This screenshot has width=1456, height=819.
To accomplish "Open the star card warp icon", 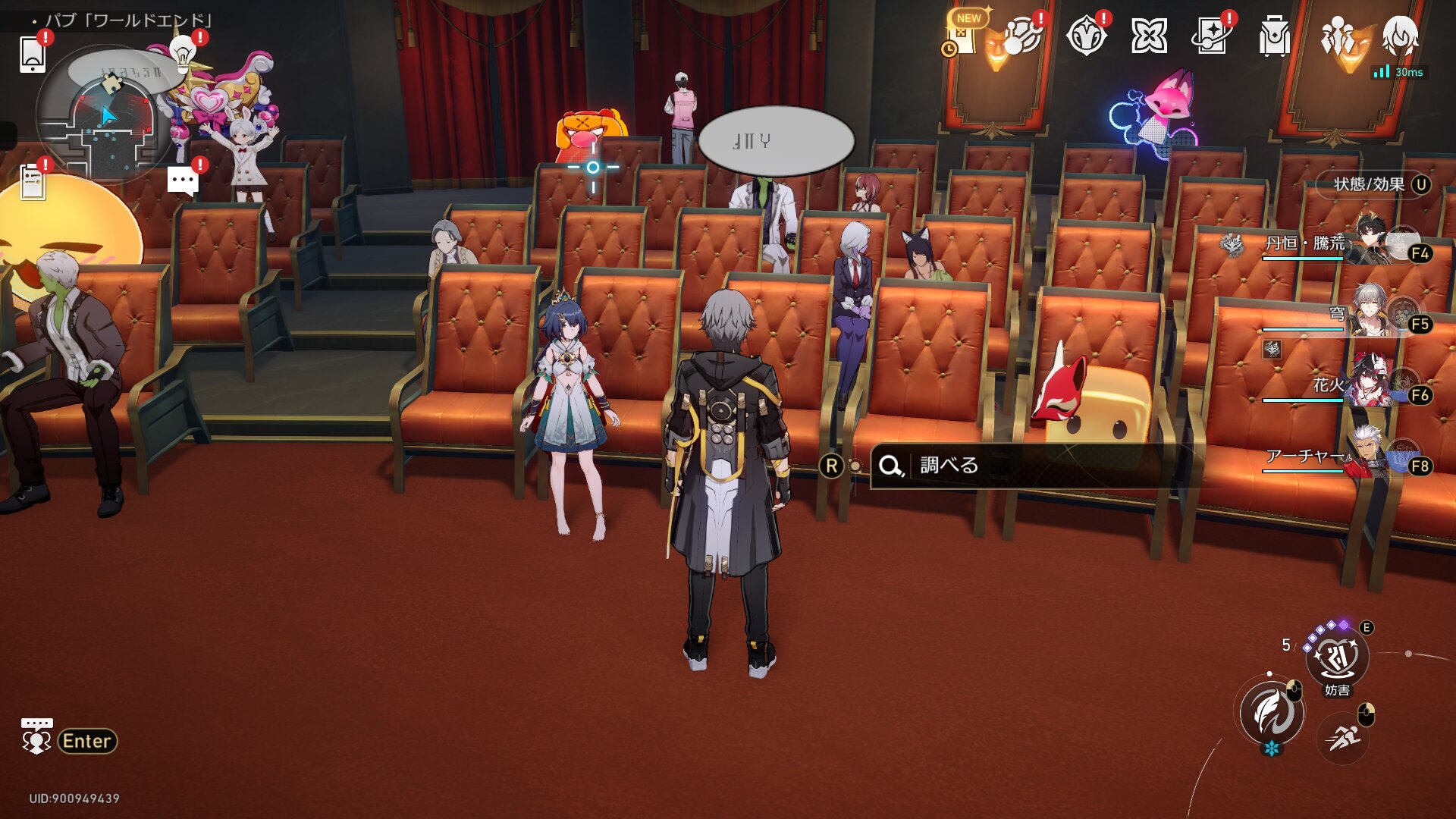I will [1211, 36].
